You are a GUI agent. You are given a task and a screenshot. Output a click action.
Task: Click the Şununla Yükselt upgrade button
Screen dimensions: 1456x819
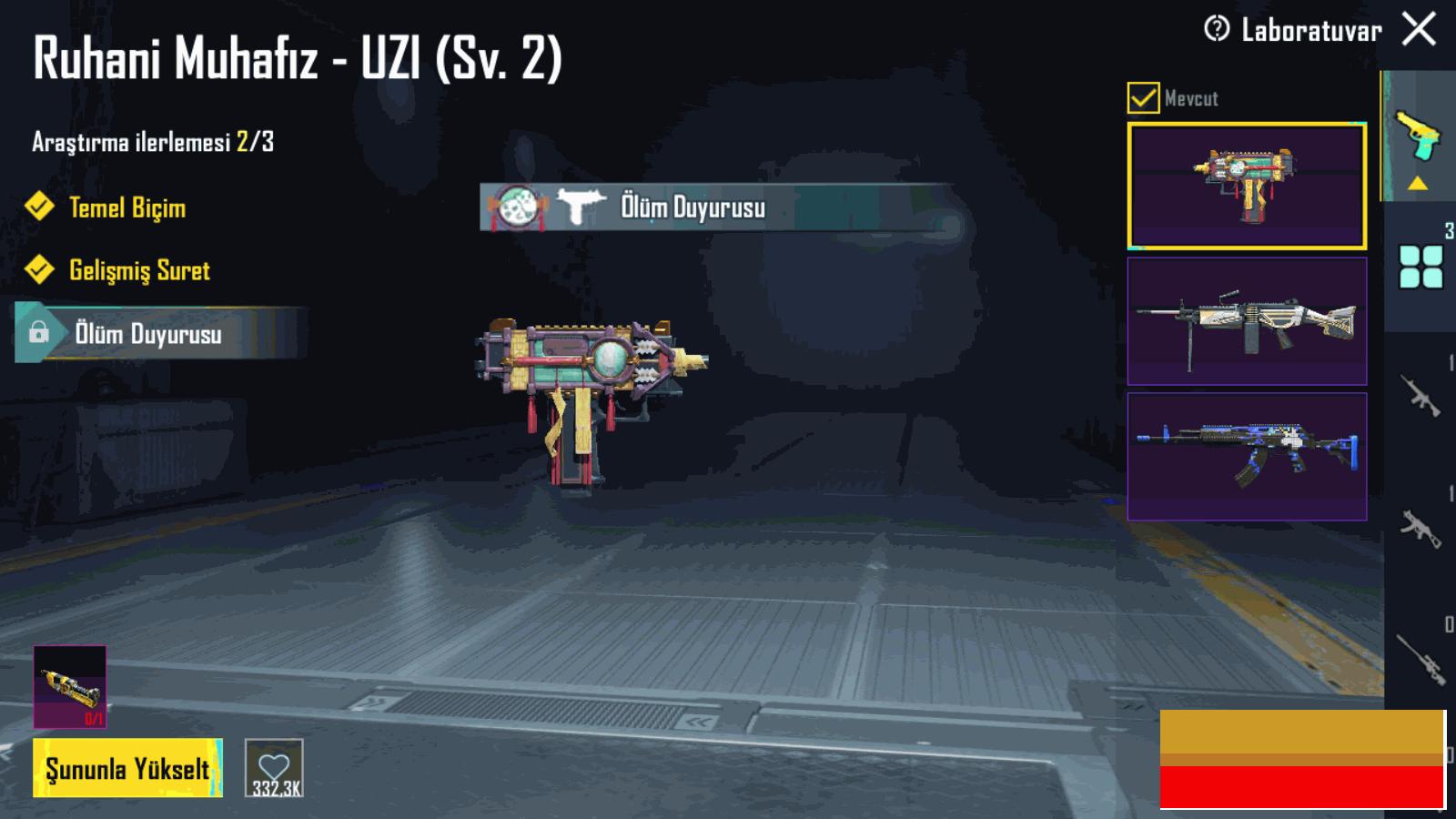click(127, 768)
